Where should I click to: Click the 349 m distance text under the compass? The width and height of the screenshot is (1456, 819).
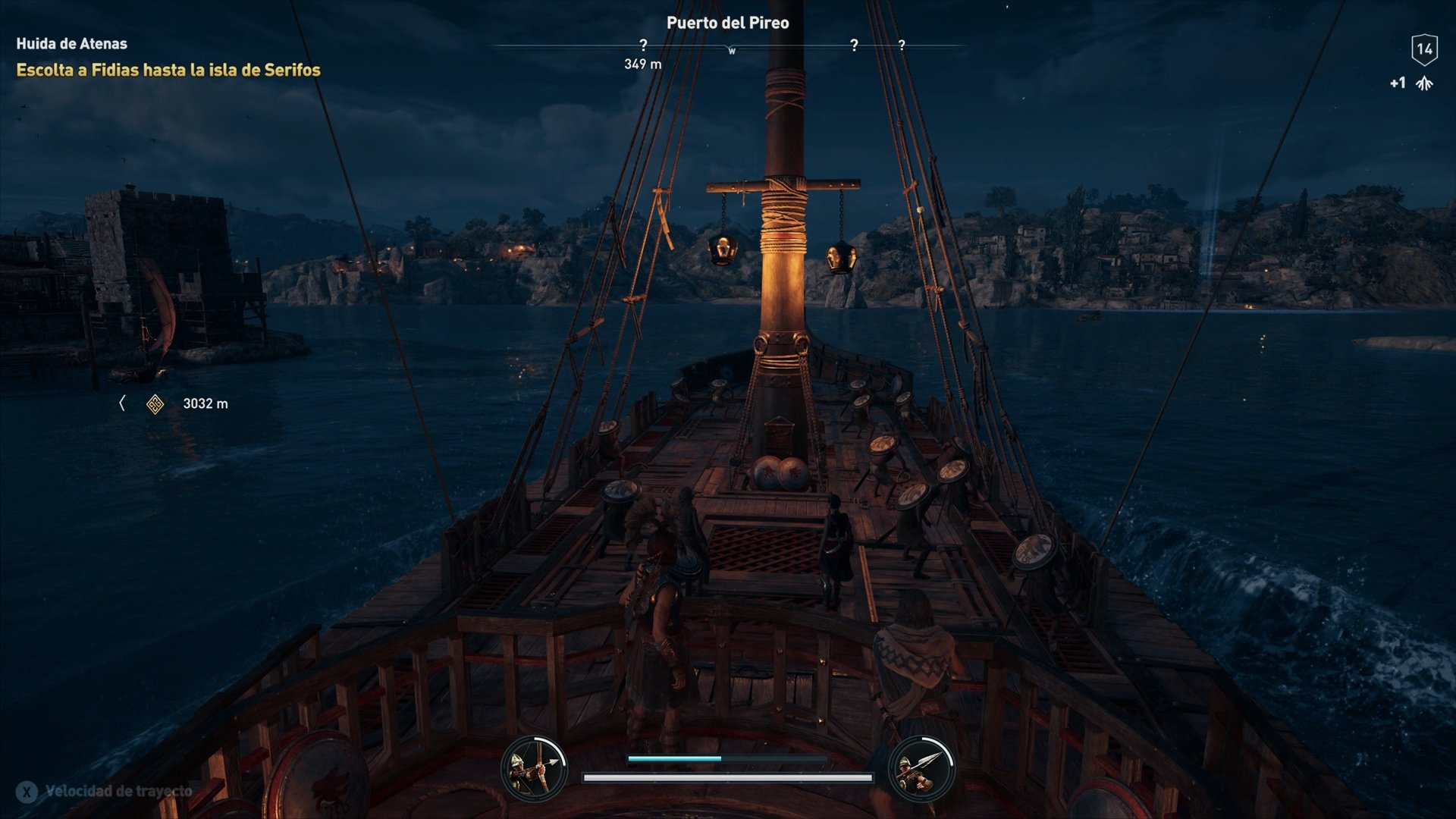641,64
